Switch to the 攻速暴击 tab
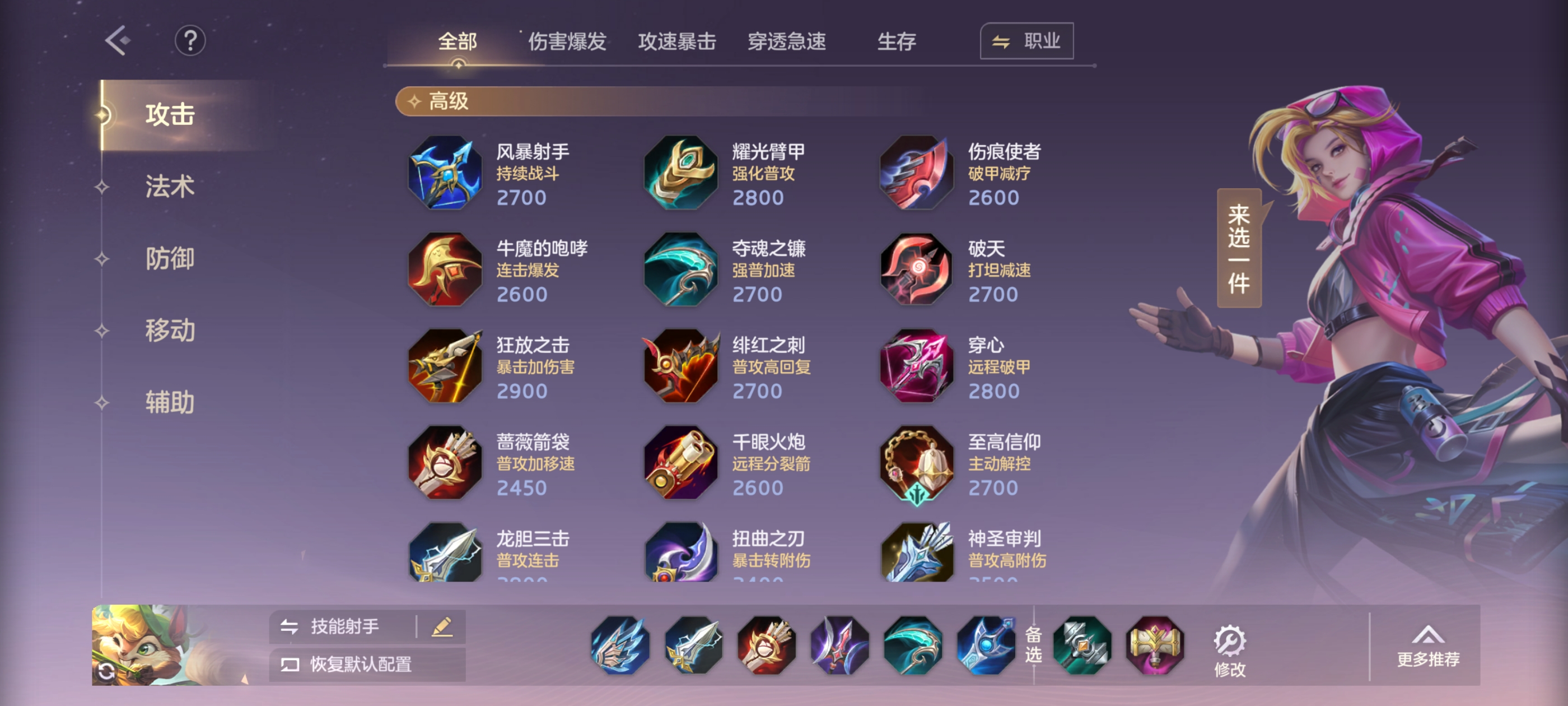This screenshot has width=1568, height=706. point(678,41)
